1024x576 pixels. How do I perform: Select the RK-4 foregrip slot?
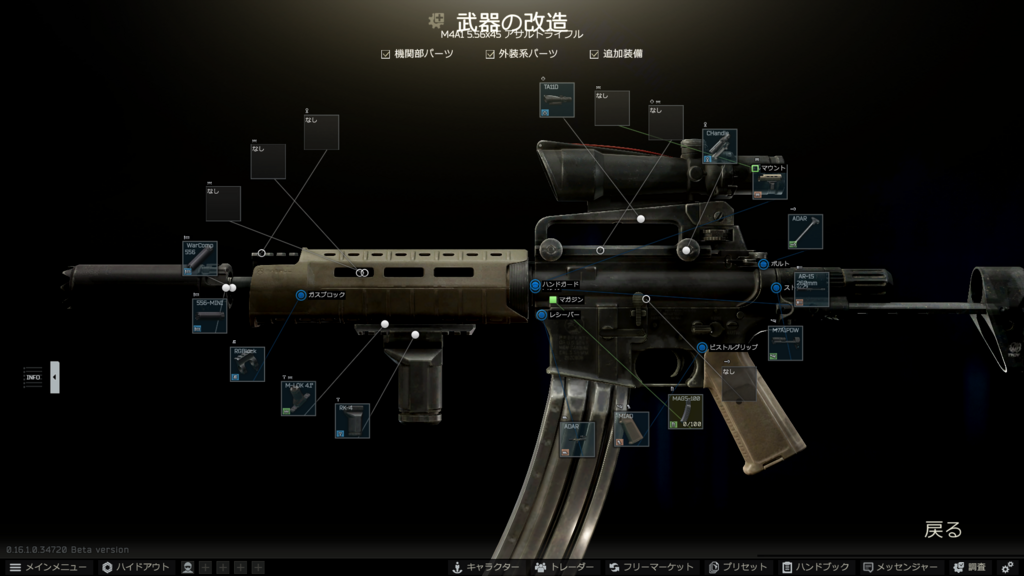(352, 421)
